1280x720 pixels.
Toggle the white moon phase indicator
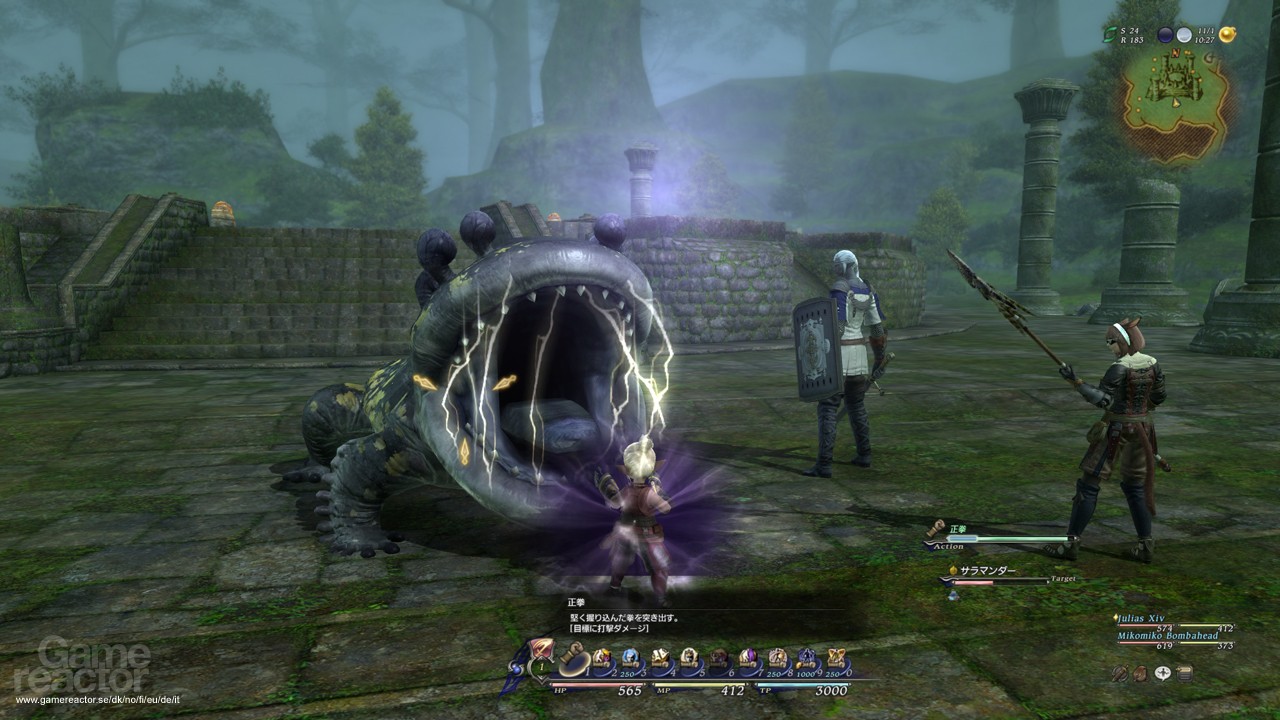tap(1184, 34)
